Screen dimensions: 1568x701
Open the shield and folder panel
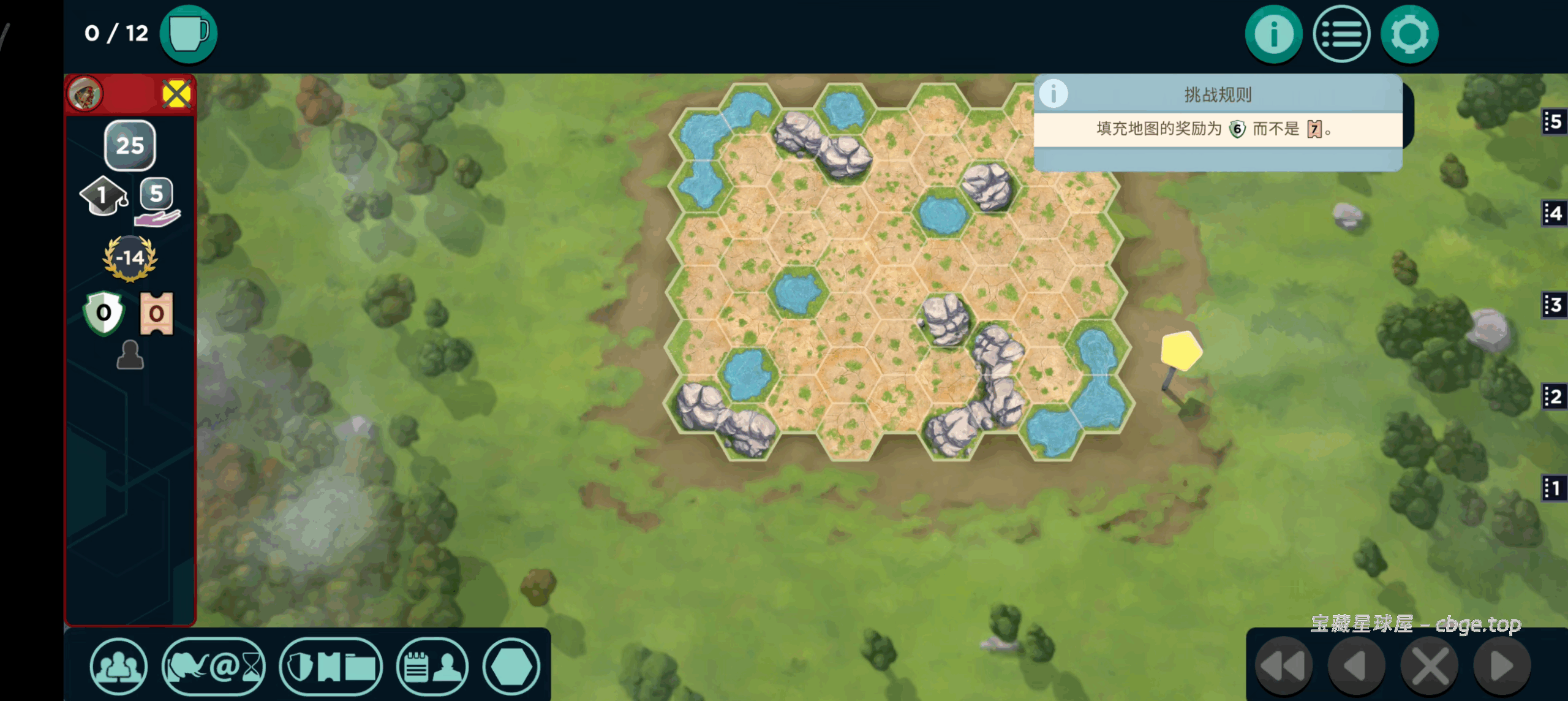(x=331, y=667)
